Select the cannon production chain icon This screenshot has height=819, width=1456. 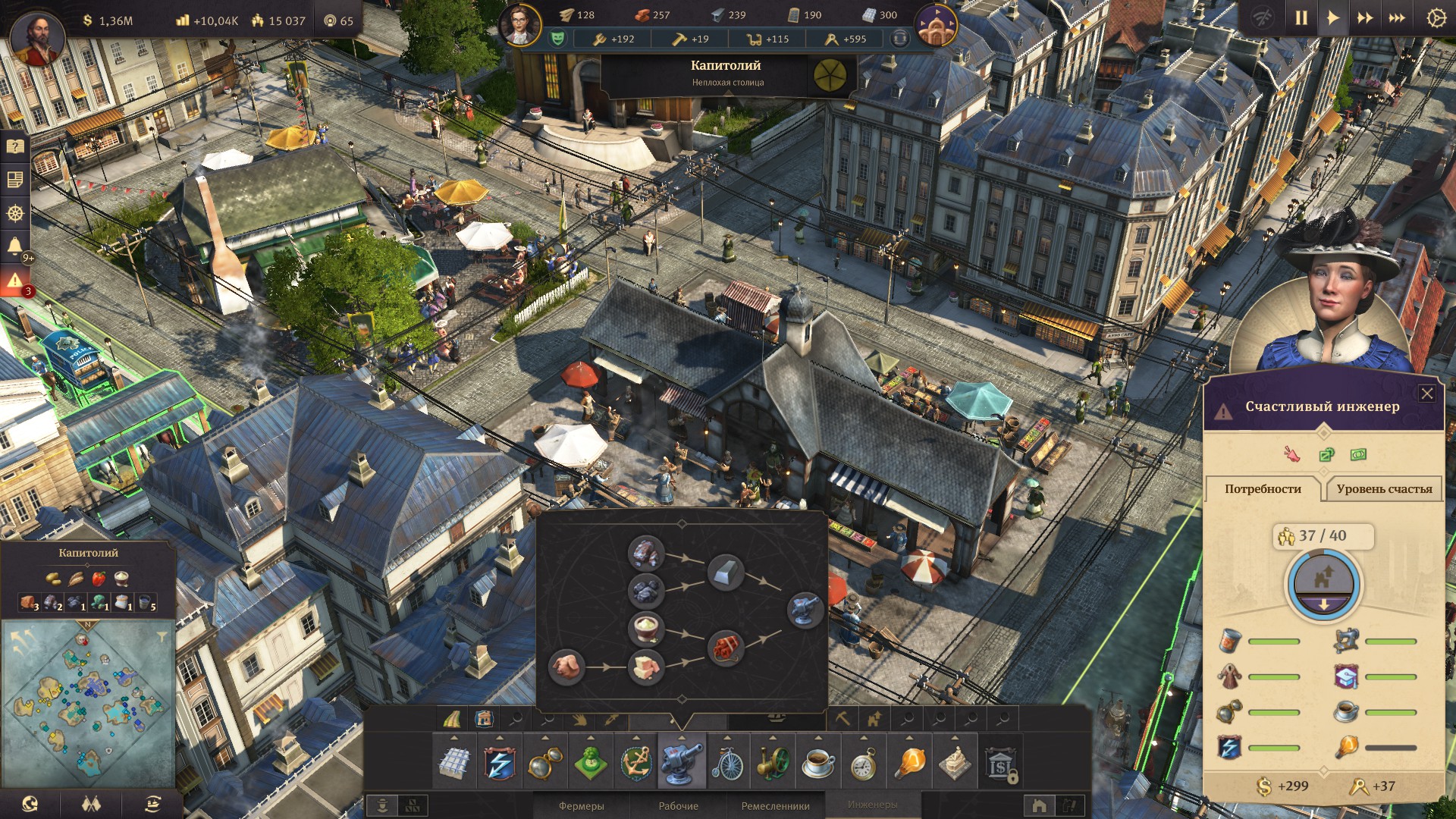pyautogui.click(x=681, y=762)
